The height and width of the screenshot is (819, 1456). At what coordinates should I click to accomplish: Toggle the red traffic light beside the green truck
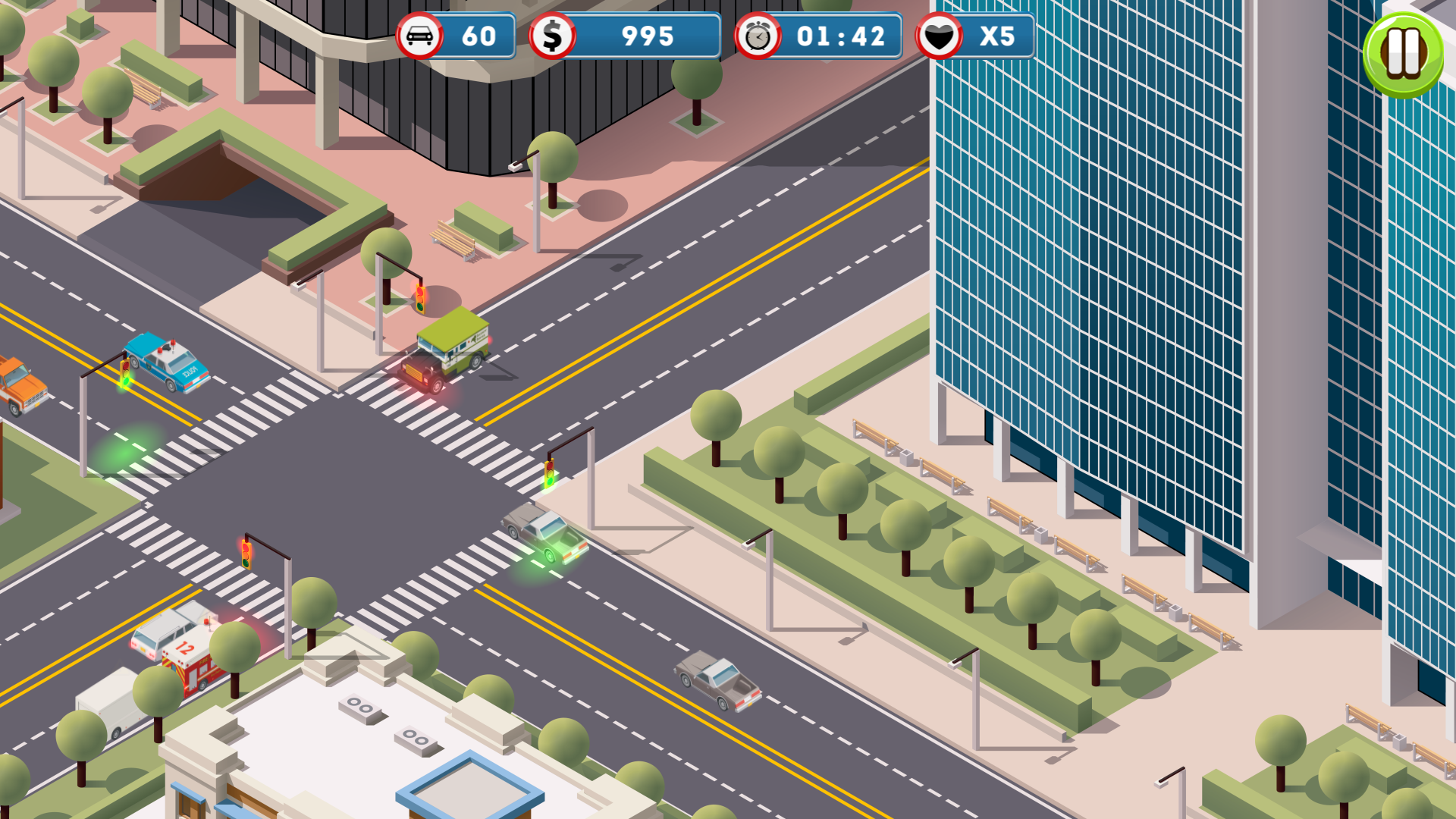[x=419, y=297]
